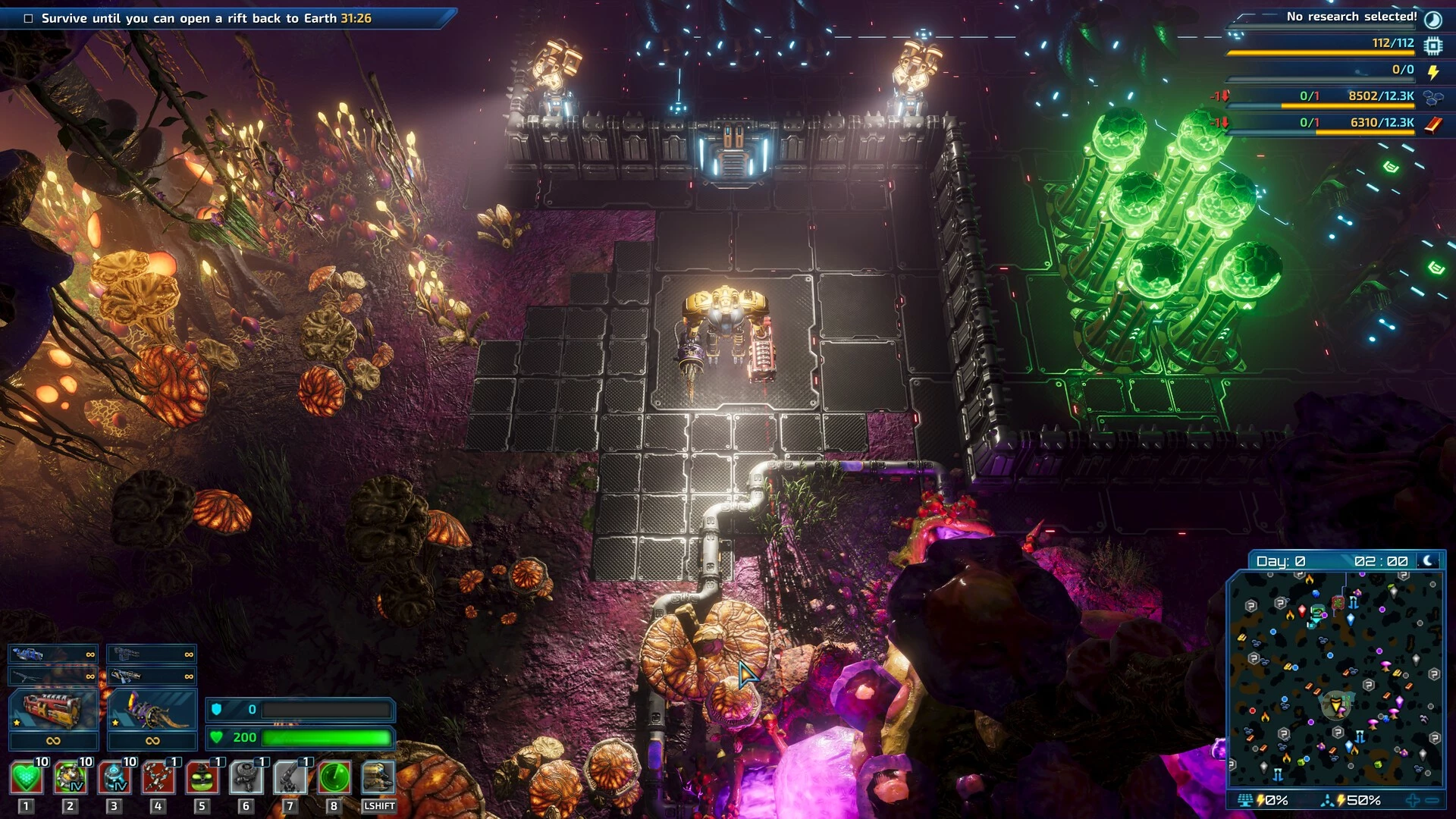1456x819 pixels.
Task: Click the yellow lightning energy resource icon
Action: (1433, 72)
